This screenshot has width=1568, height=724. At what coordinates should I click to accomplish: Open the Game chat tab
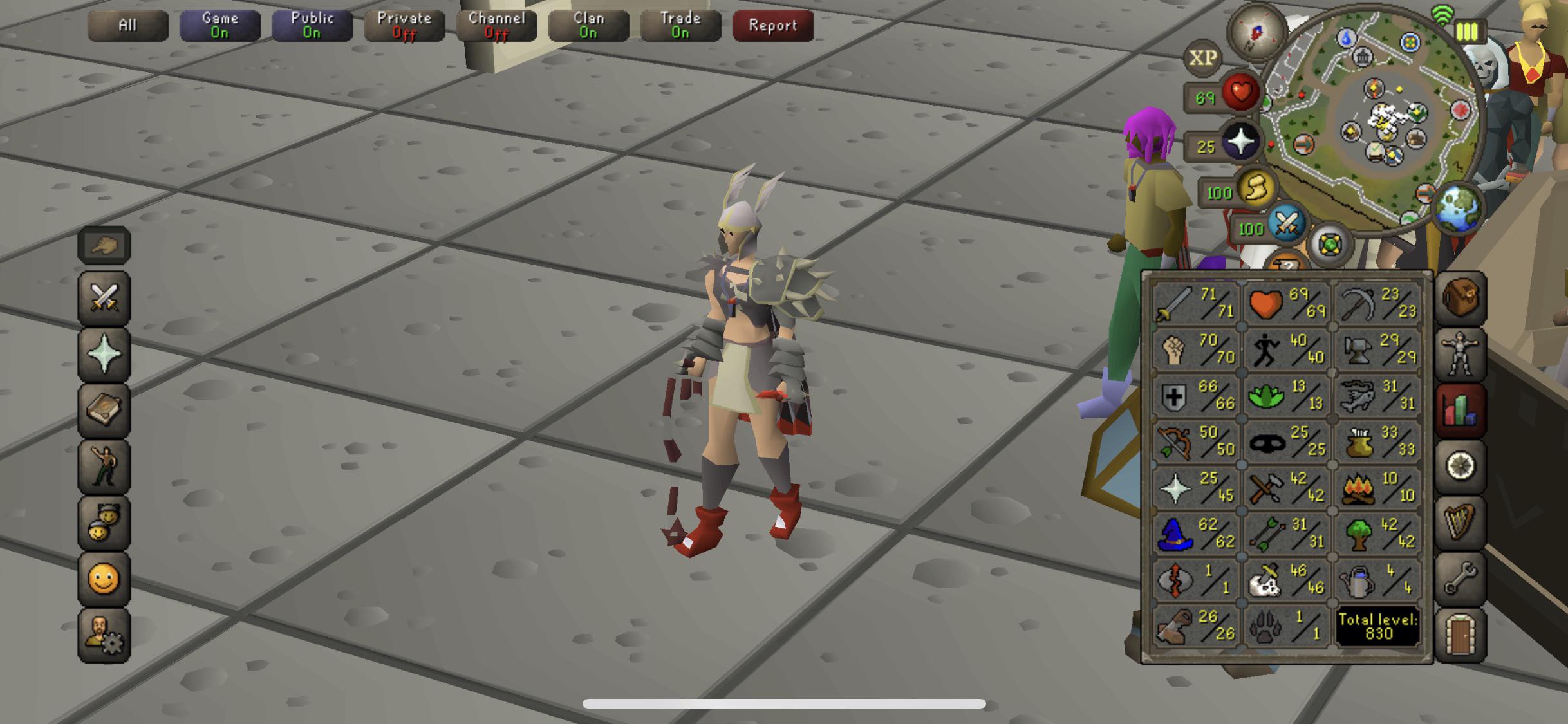point(220,26)
